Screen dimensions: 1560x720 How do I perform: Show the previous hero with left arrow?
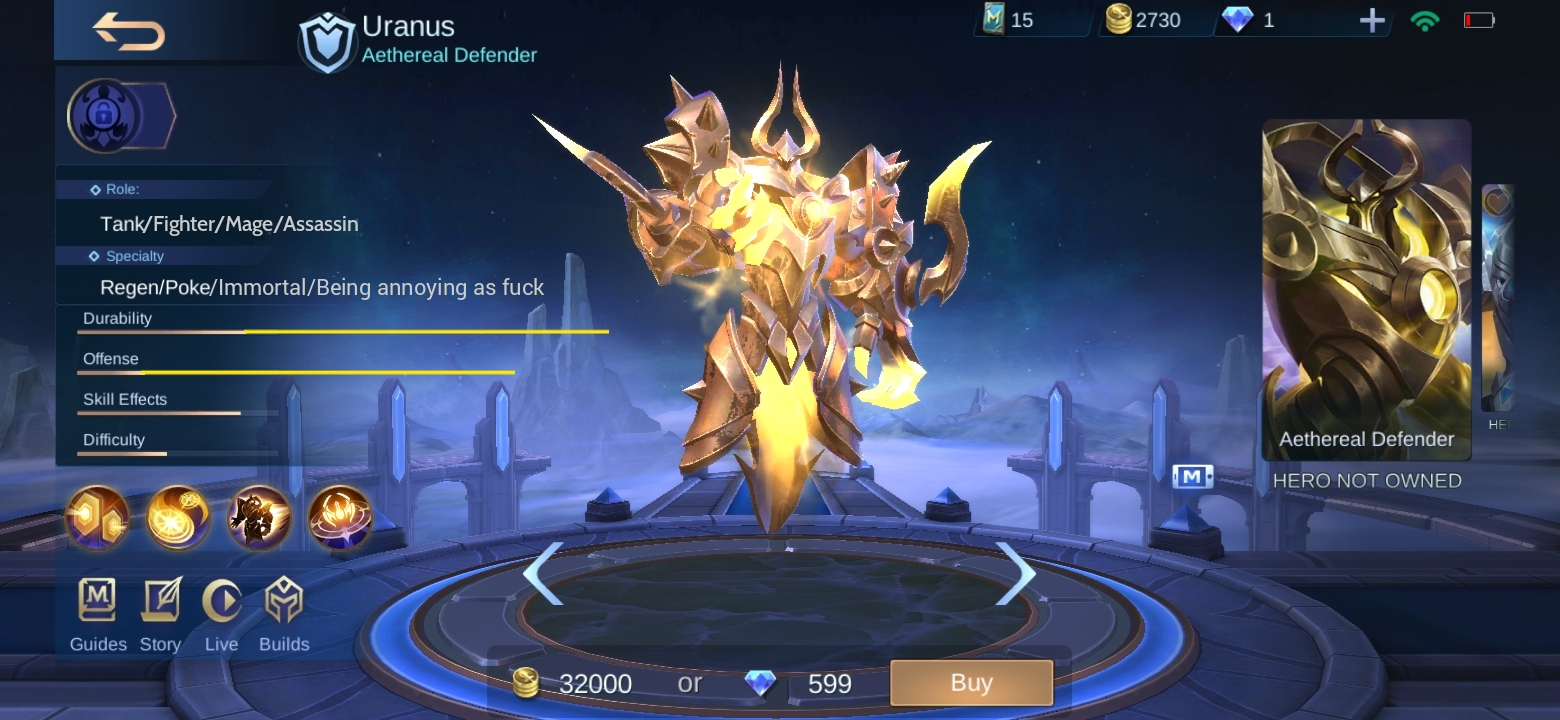pos(543,573)
